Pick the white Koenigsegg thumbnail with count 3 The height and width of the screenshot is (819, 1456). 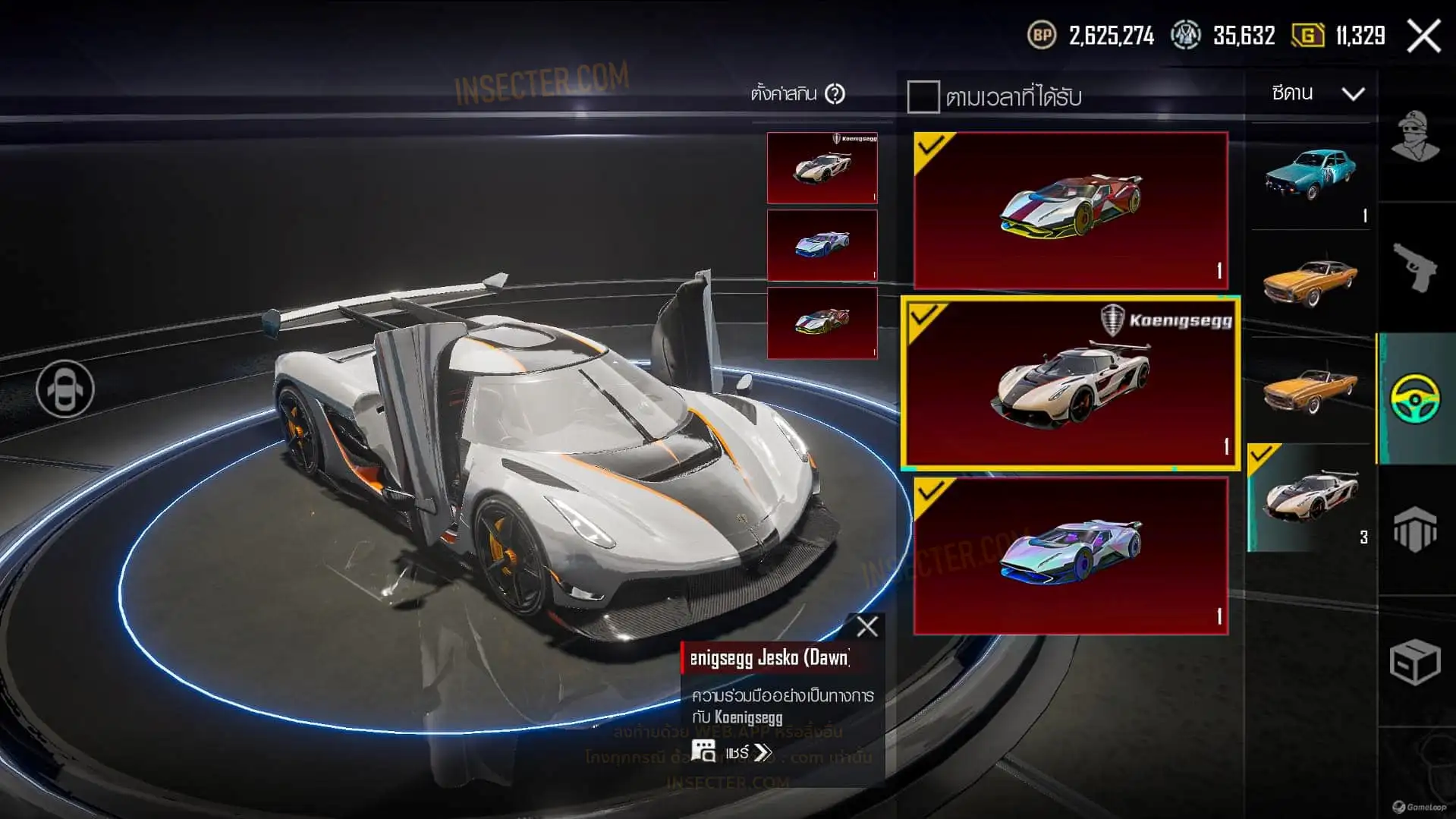click(x=1310, y=498)
